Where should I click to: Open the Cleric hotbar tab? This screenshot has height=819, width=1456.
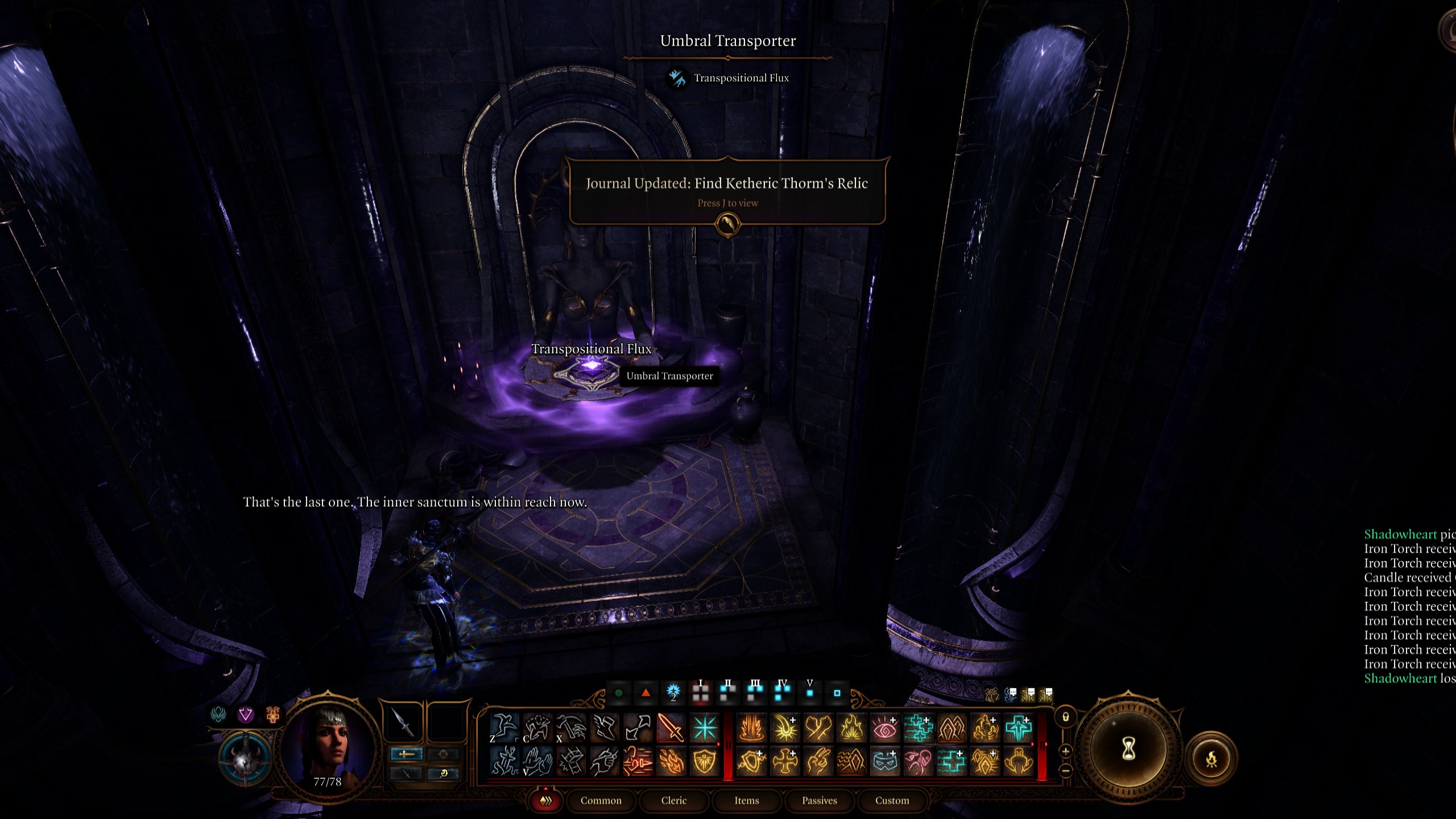pos(674,801)
